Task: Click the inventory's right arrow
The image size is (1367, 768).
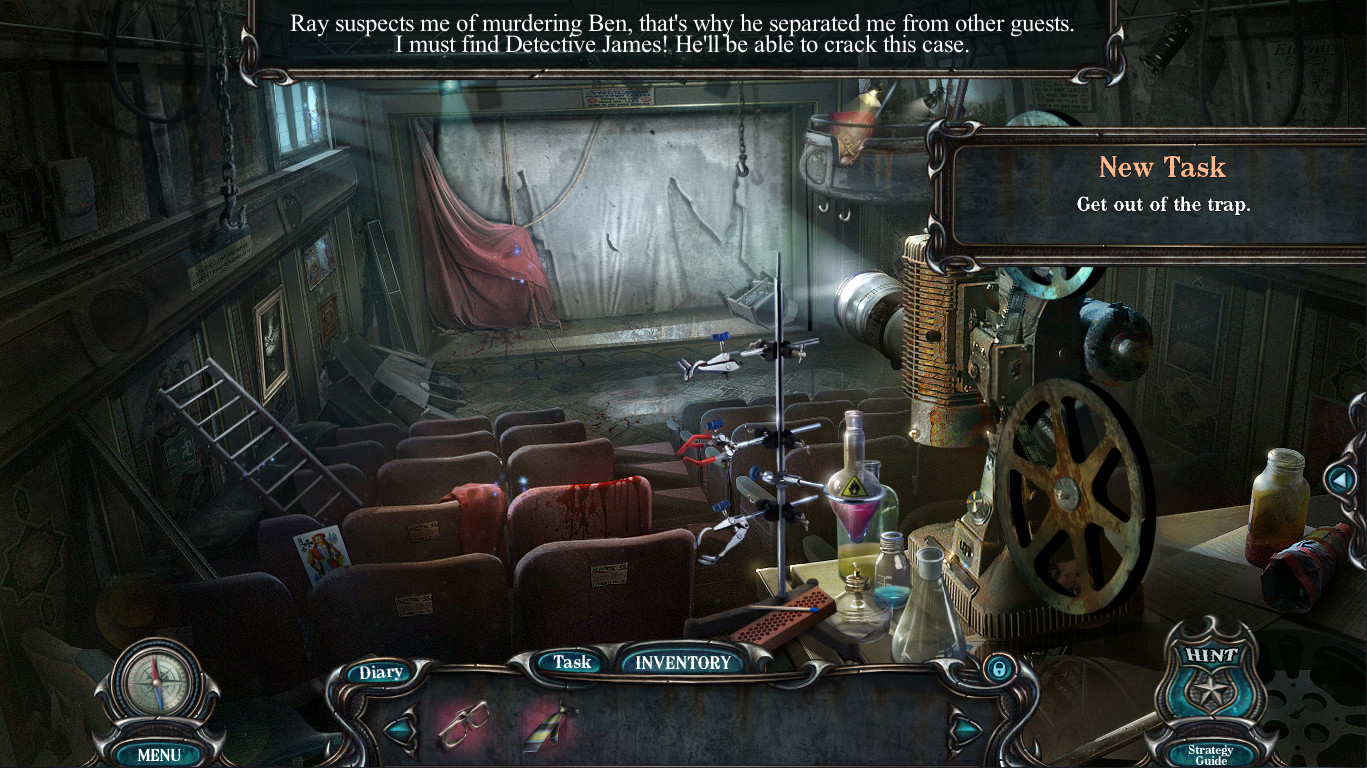Action: (965, 729)
